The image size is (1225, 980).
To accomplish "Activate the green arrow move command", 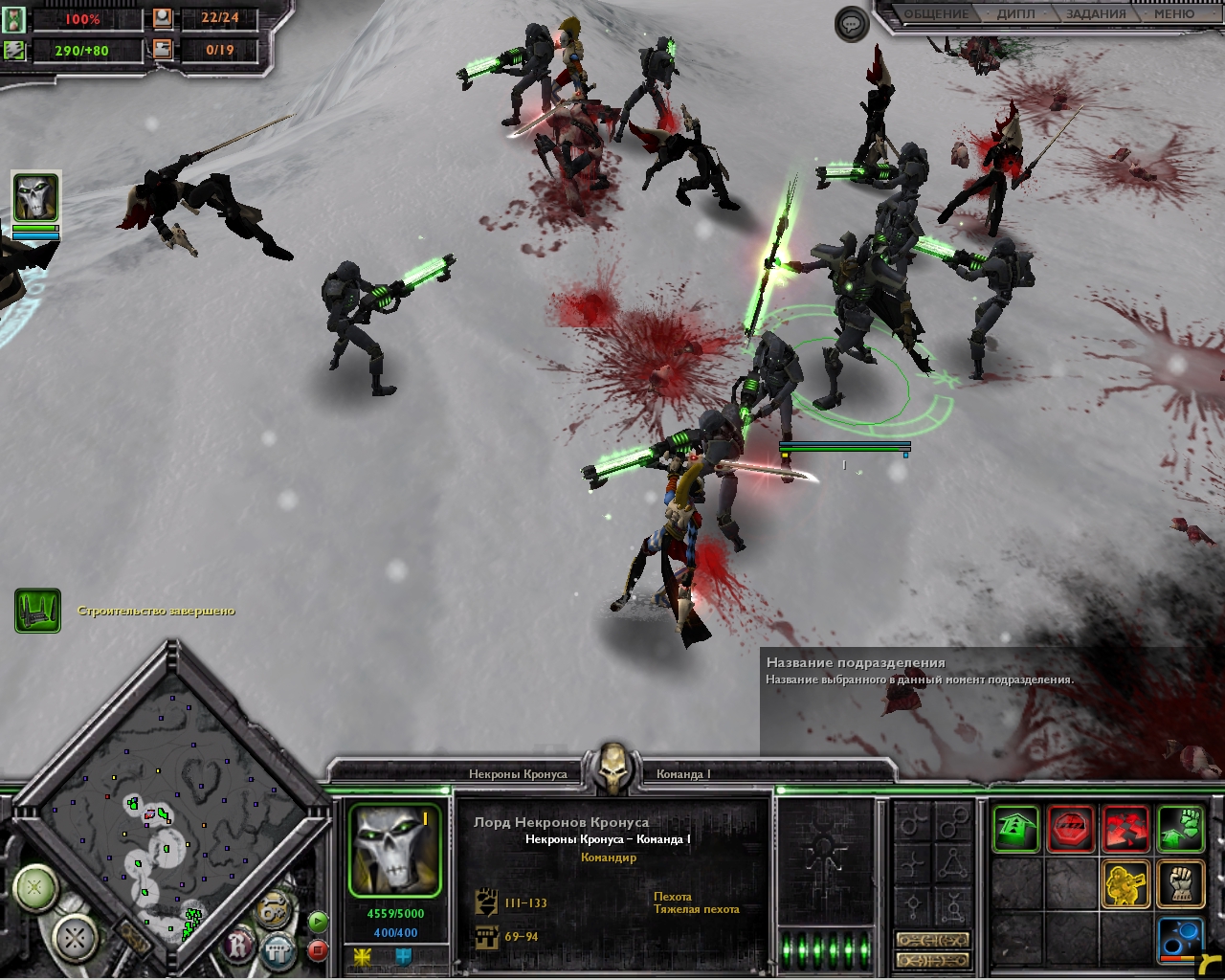I will 1015,829.
